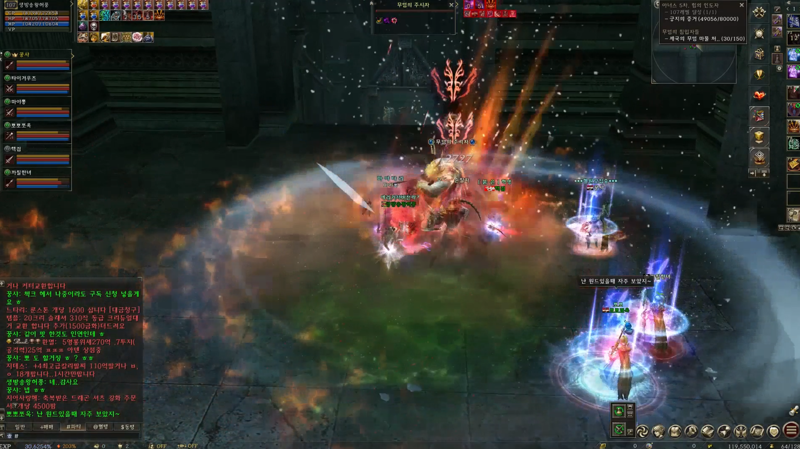The image size is (800, 449).
Task: Switch to the $동맹 chat tab
Action: point(127,427)
